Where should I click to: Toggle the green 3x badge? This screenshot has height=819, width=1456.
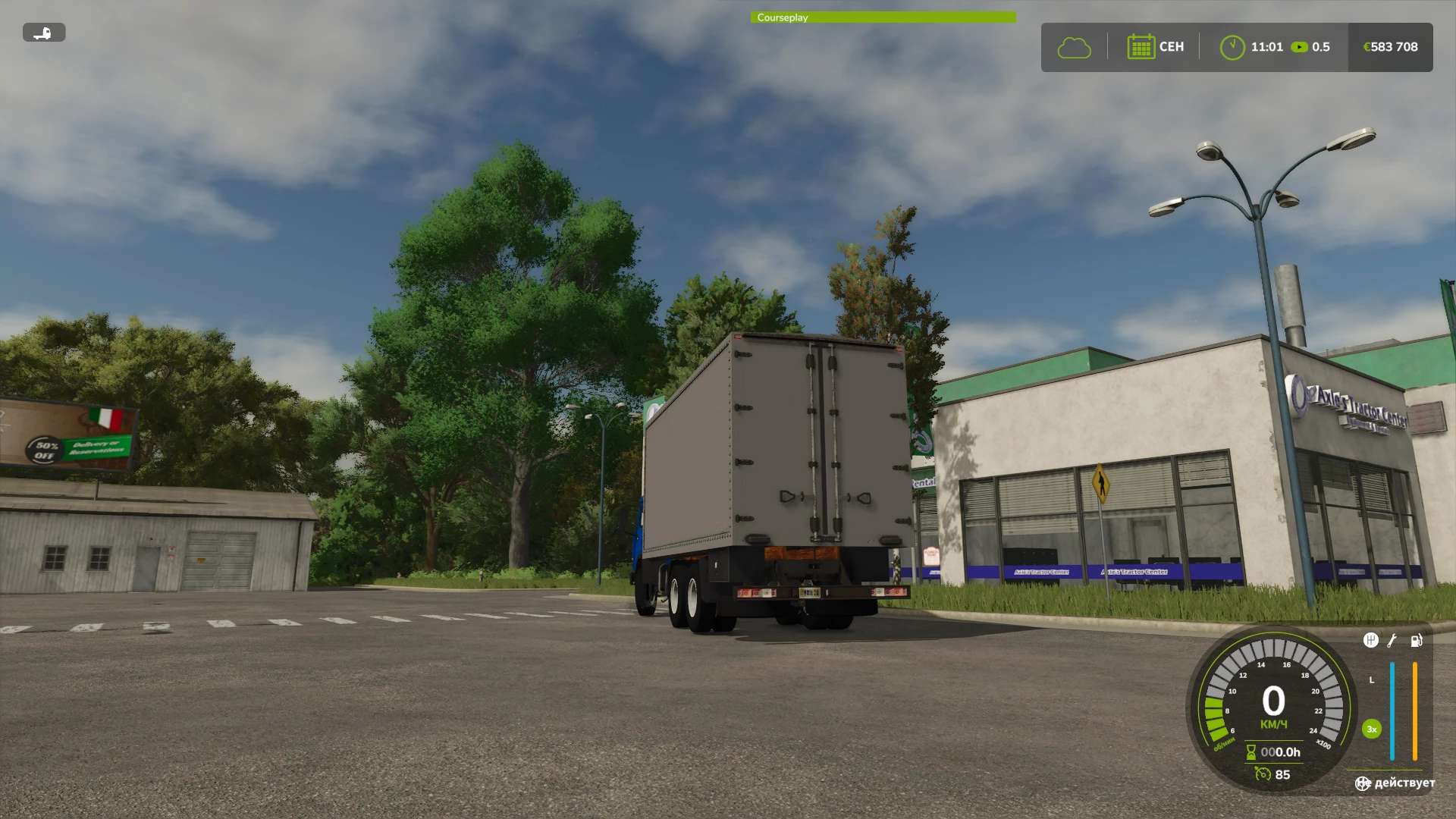pos(1371,730)
